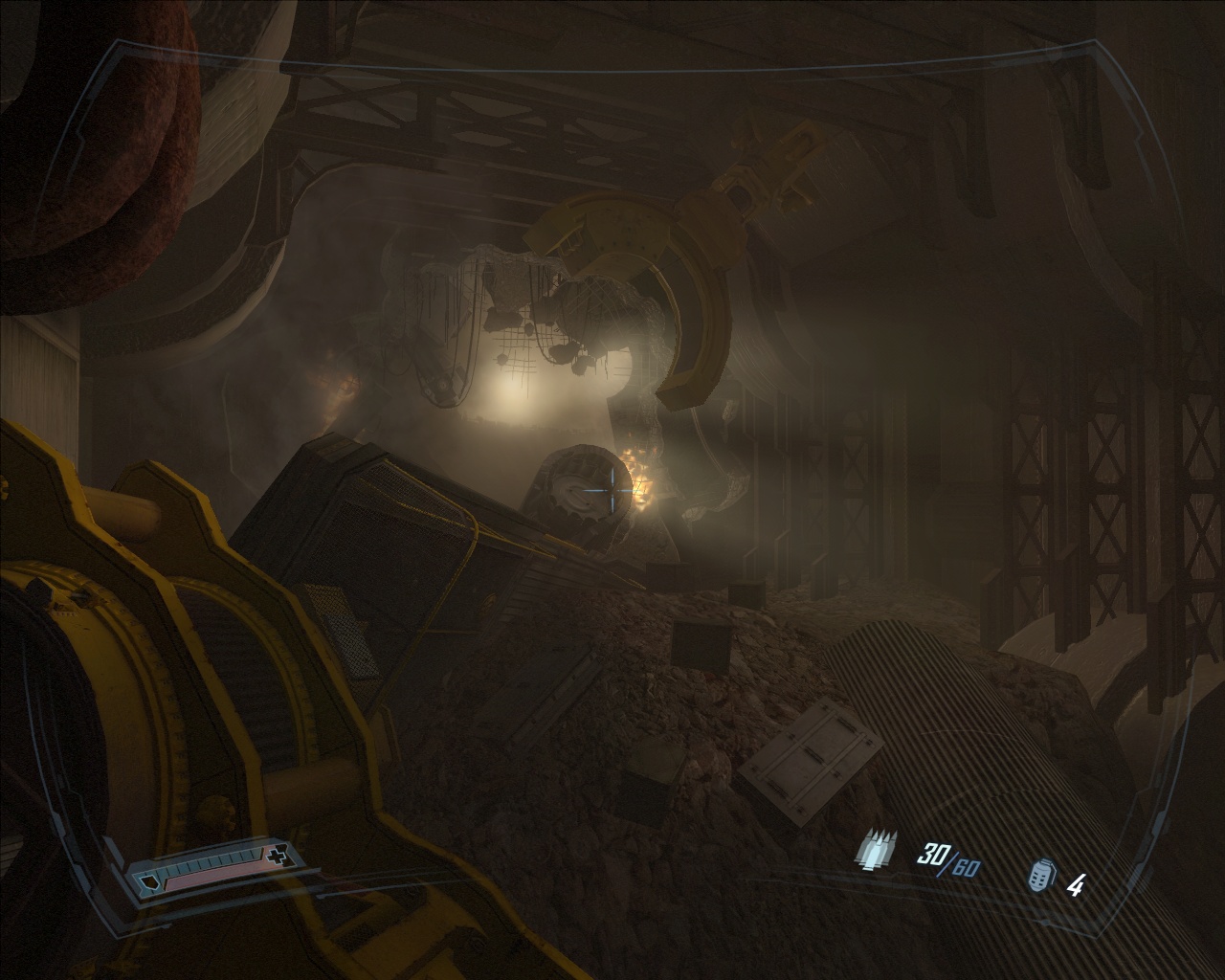Click the bullet ammo type icon
The image size is (1225, 980).
[x=879, y=849]
